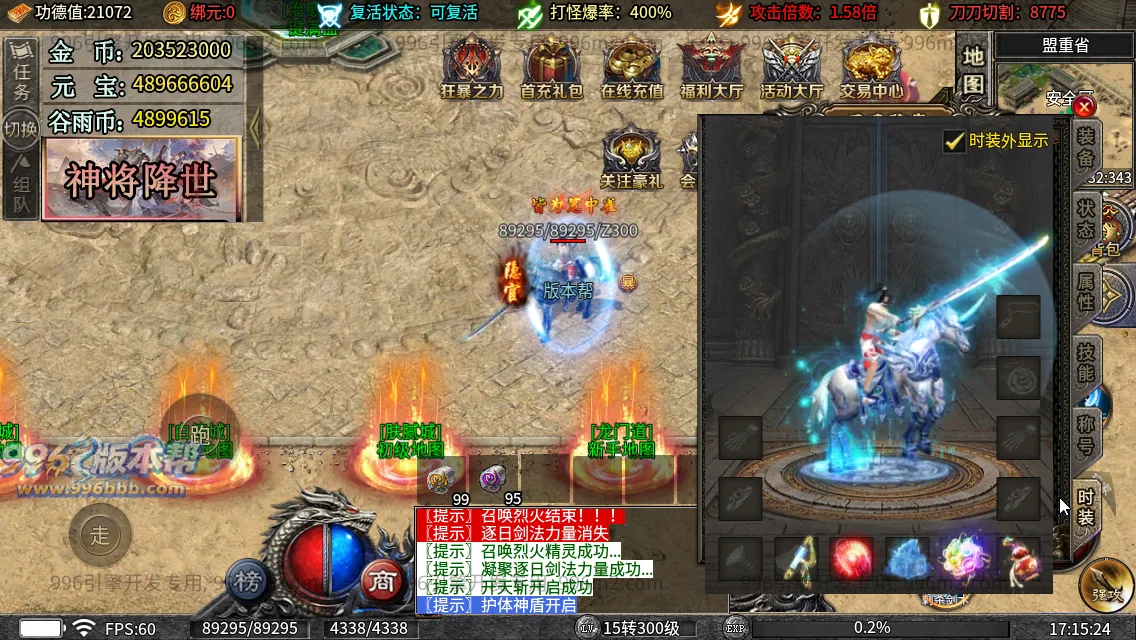Open the 狂暴之力 rage power icon
1136x640 pixels.
coord(472,68)
